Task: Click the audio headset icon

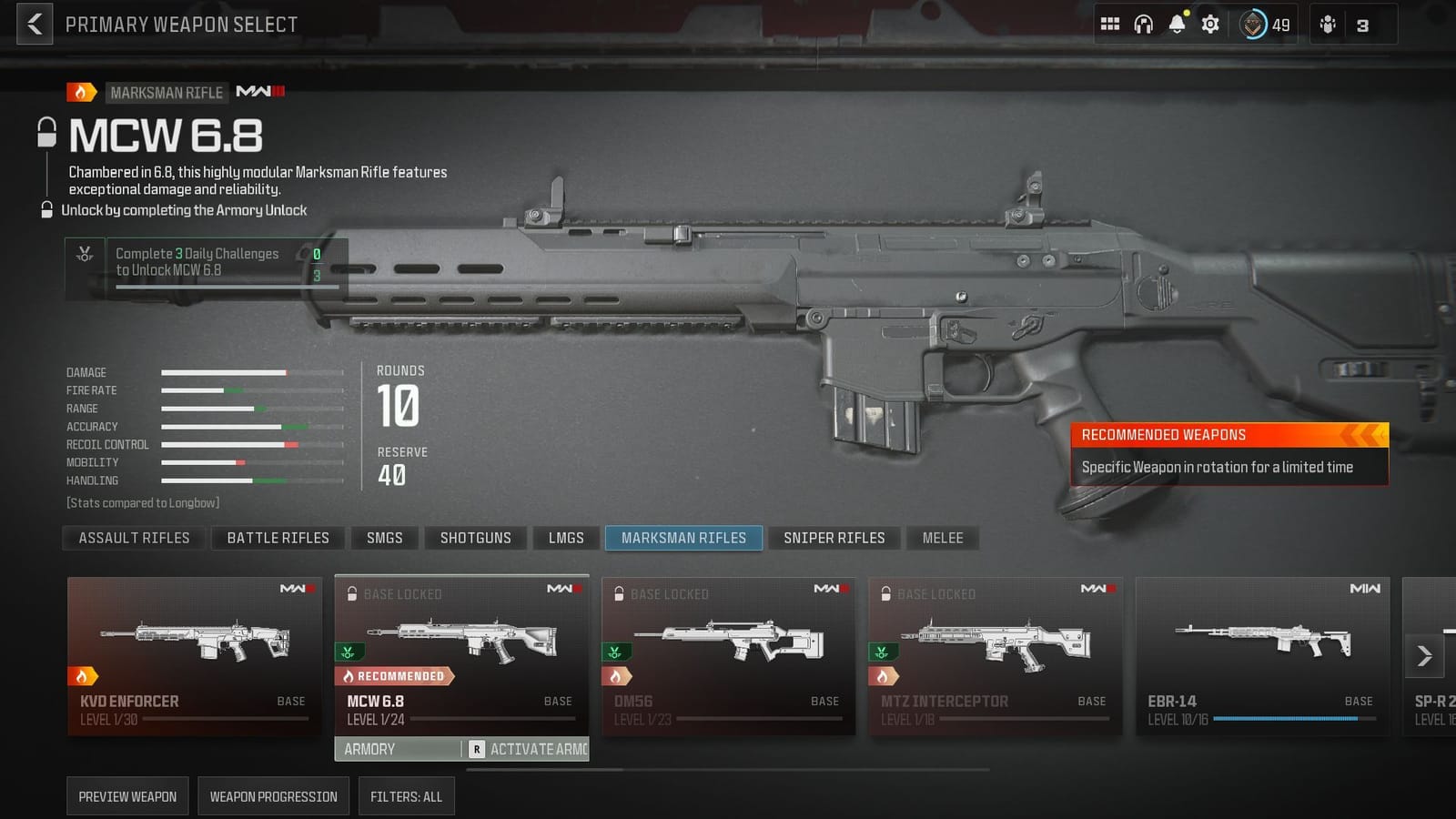Action: click(1144, 24)
